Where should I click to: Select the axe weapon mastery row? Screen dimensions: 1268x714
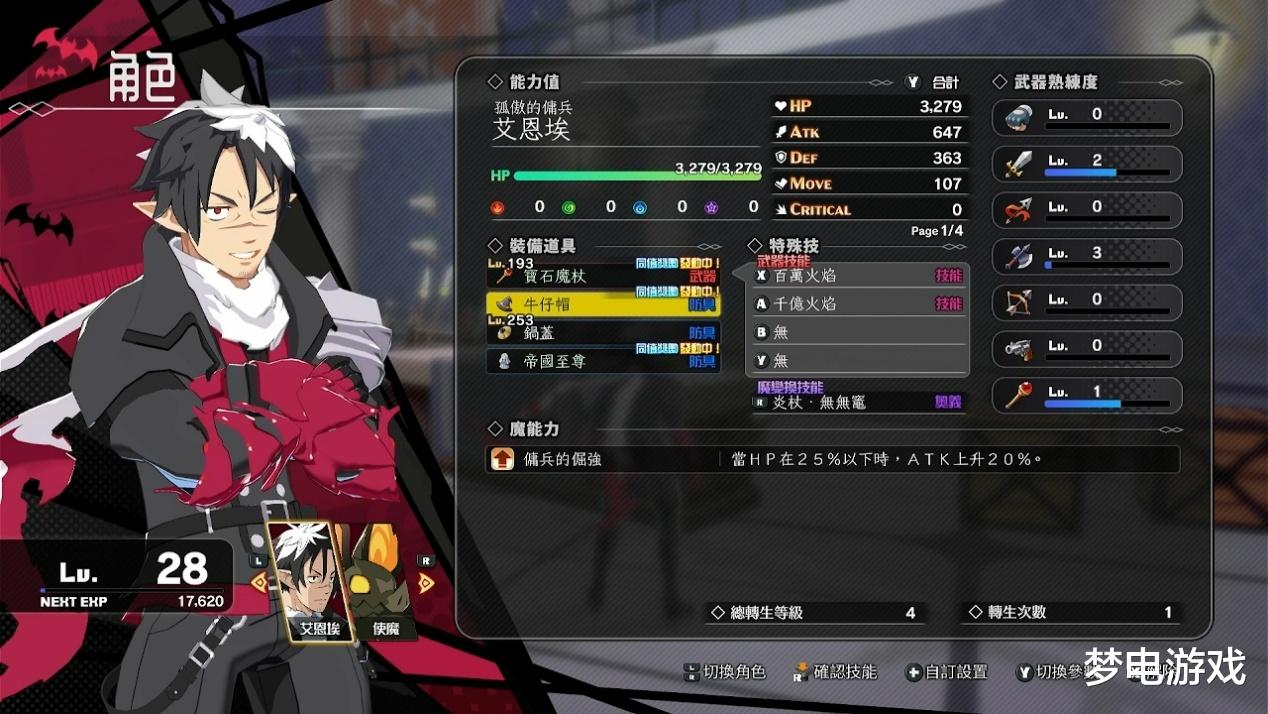coord(1087,256)
